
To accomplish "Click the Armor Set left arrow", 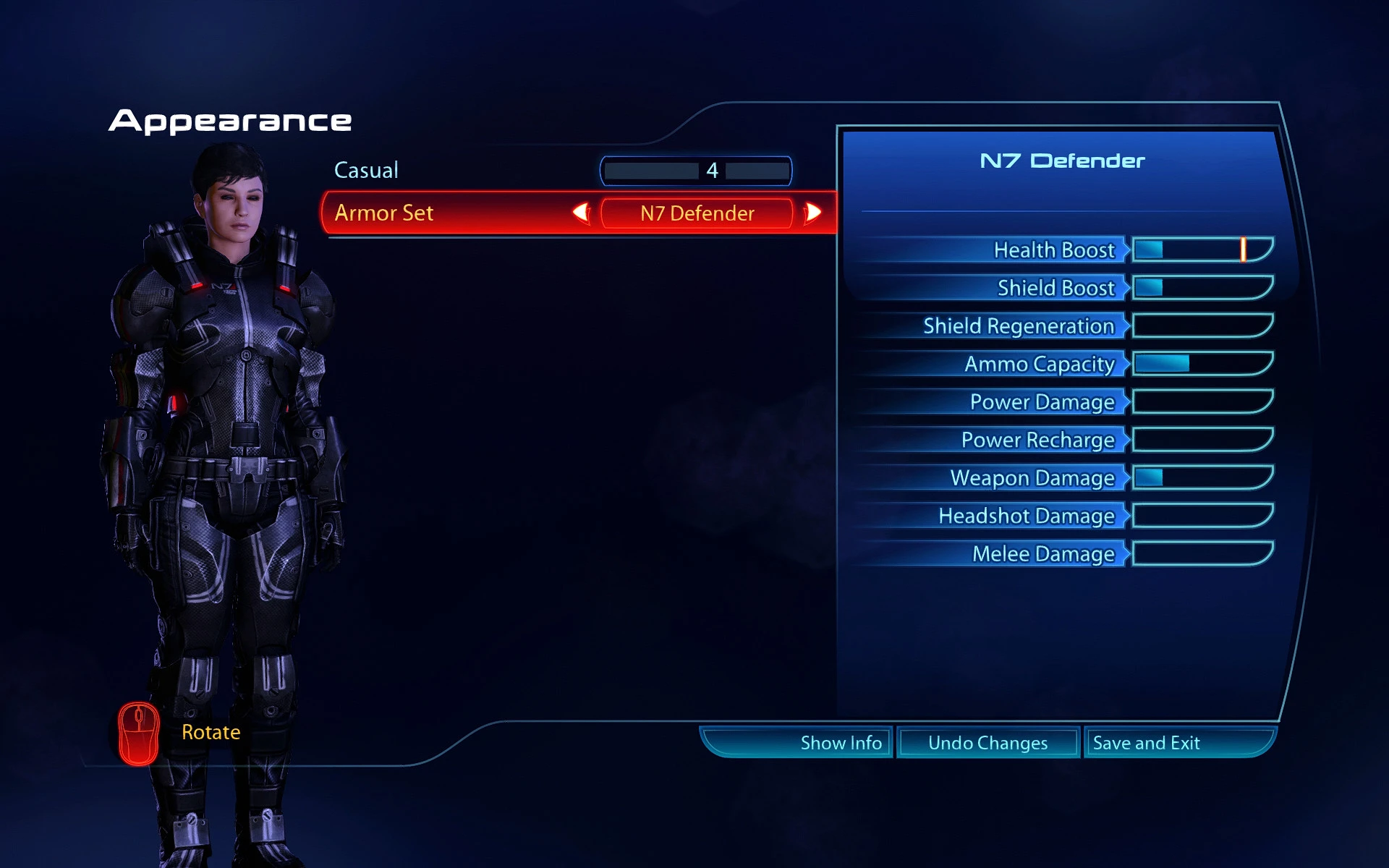I will click(580, 213).
